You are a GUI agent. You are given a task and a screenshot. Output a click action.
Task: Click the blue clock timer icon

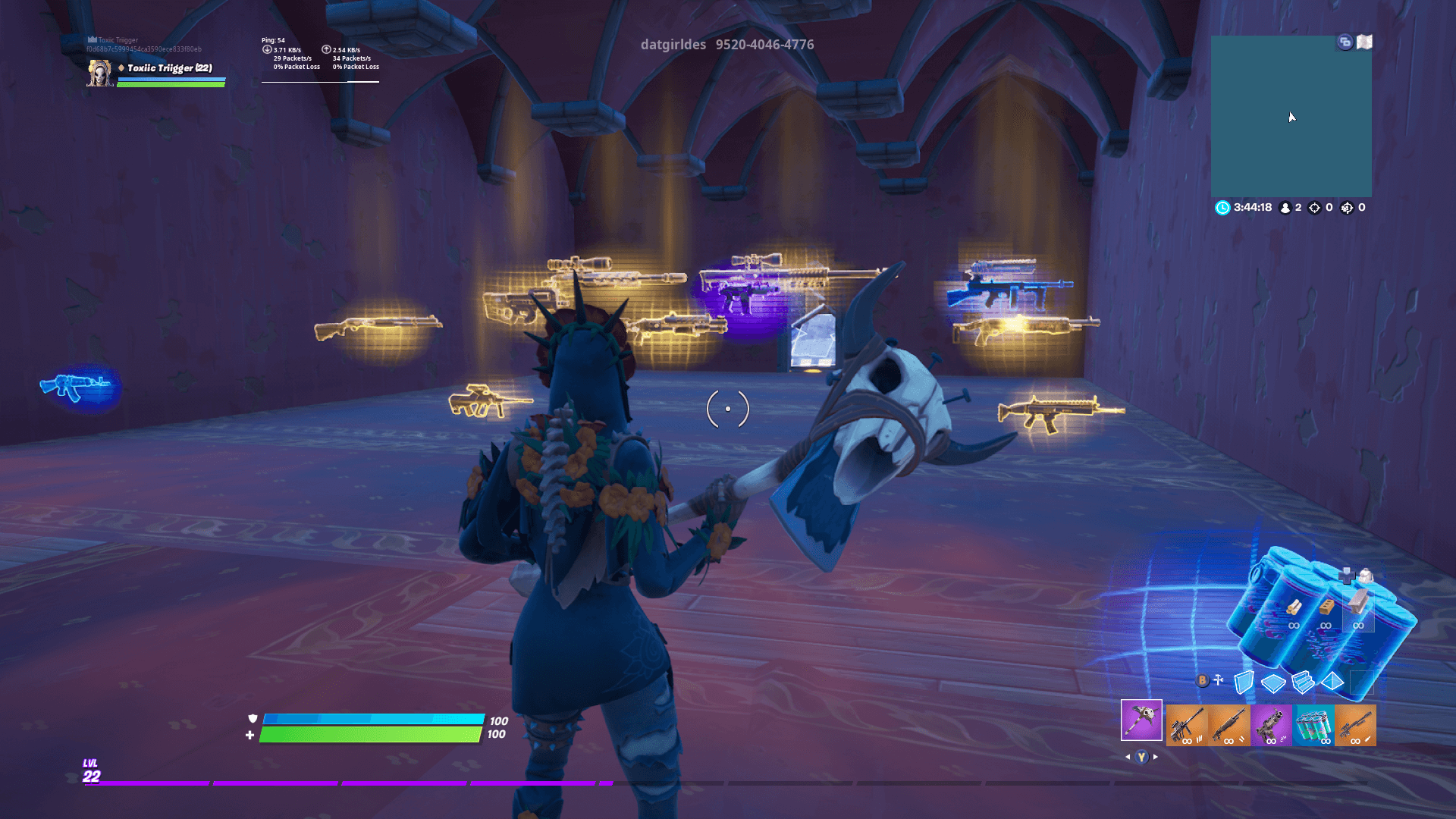pos(1221,207)
